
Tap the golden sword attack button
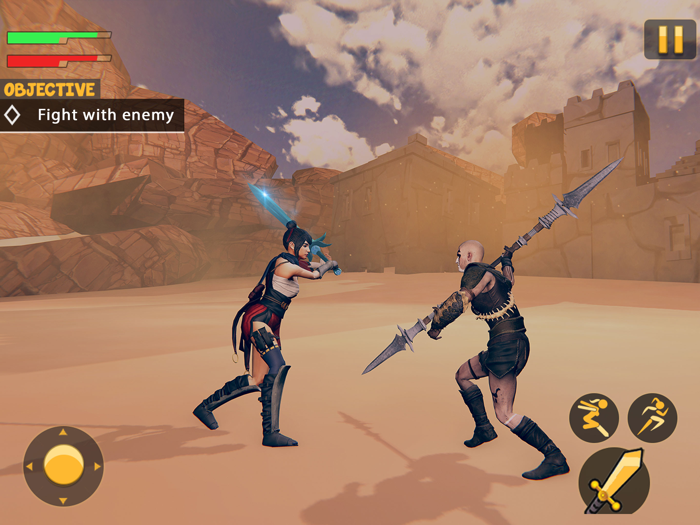pos(614,481)
